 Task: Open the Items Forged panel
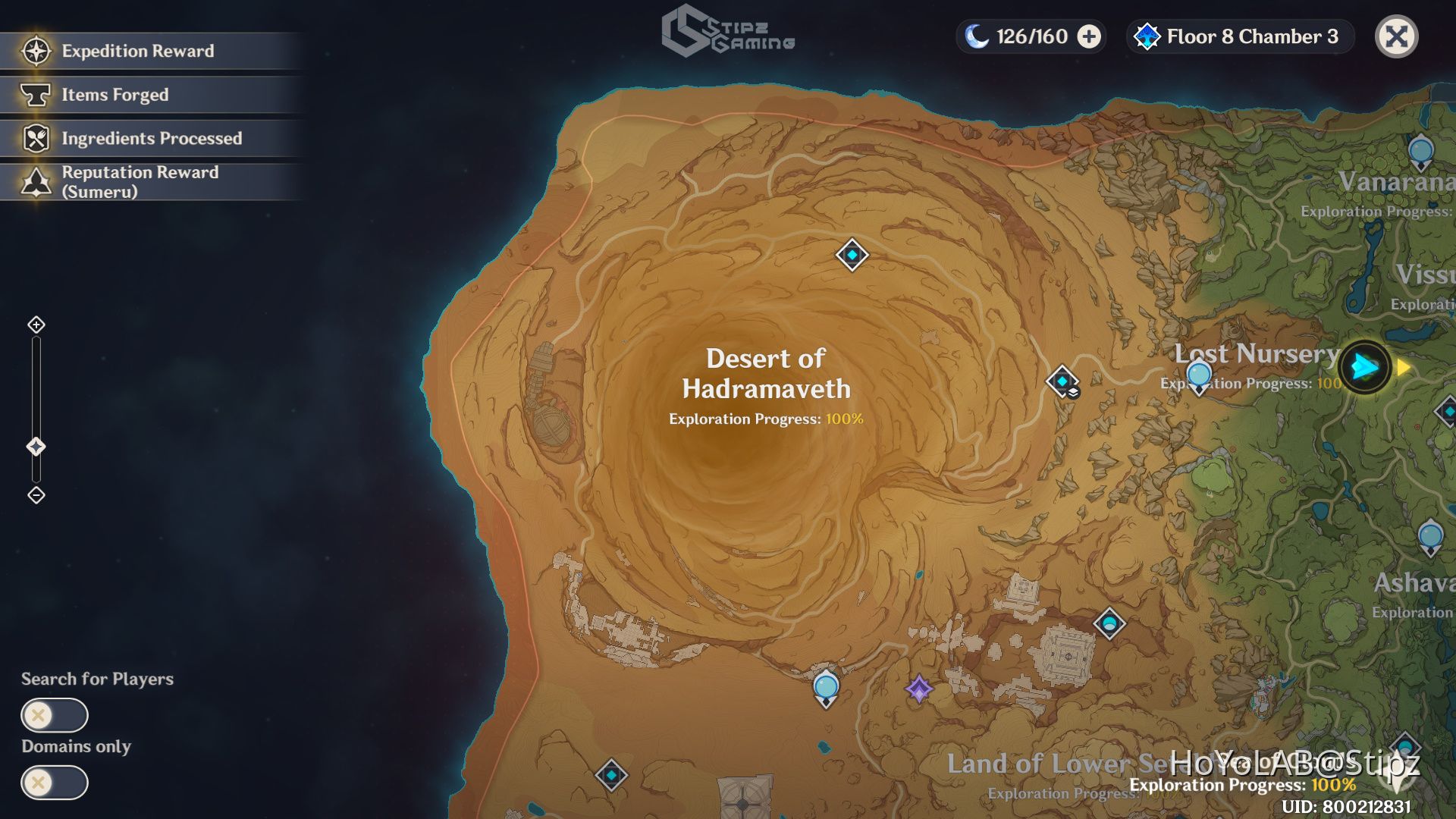click(x=114, y=95)
